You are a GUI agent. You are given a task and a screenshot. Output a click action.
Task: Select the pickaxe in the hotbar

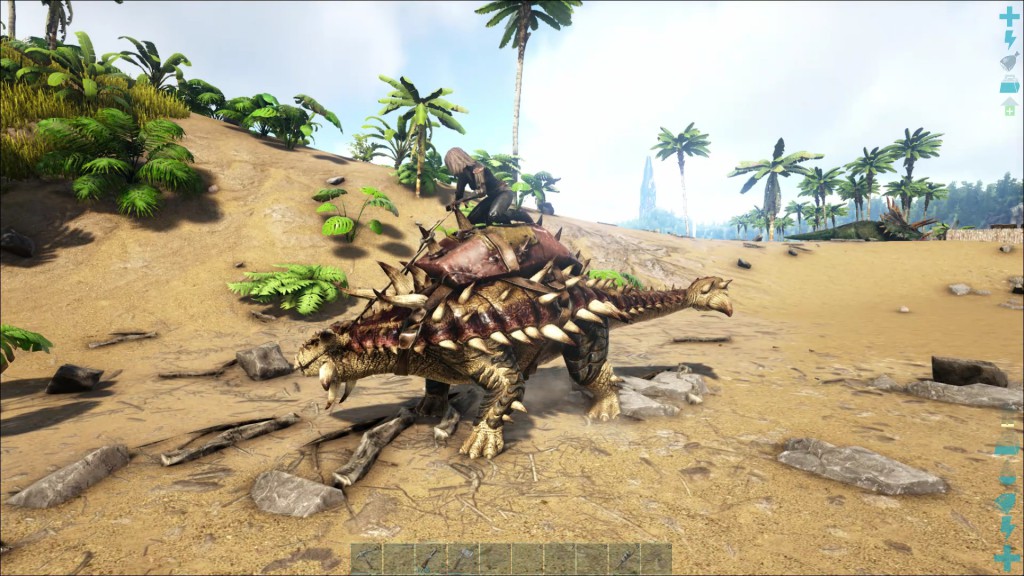tap(366, 558)
